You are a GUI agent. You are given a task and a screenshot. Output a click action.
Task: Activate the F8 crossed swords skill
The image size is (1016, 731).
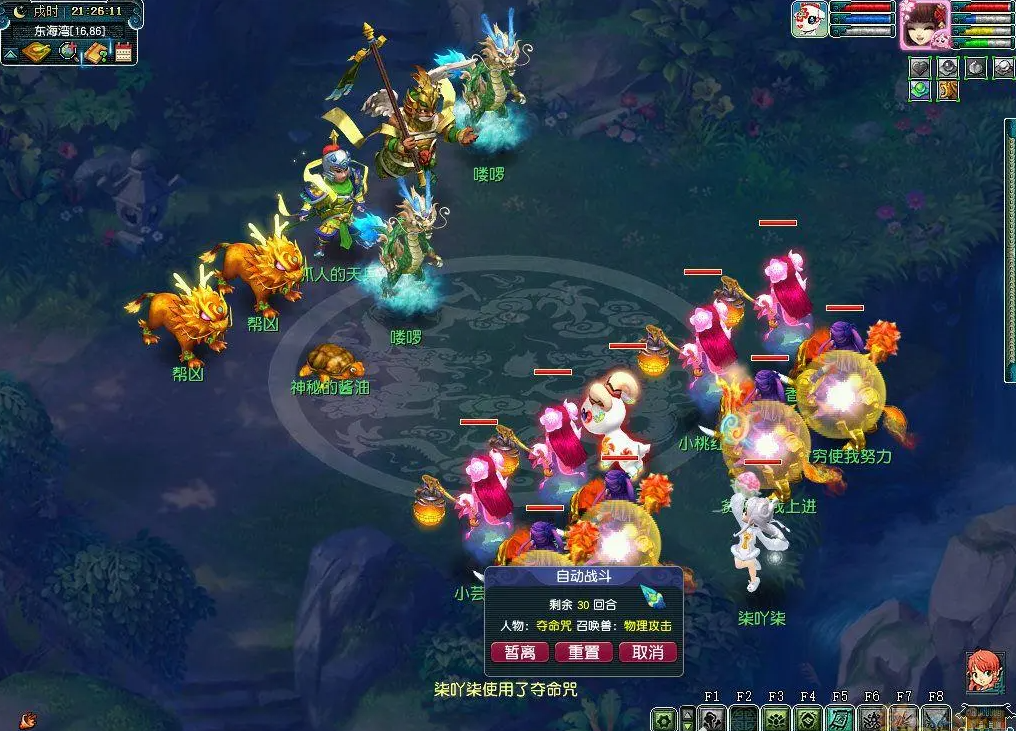pyautogui.click(x=936, y=718)
